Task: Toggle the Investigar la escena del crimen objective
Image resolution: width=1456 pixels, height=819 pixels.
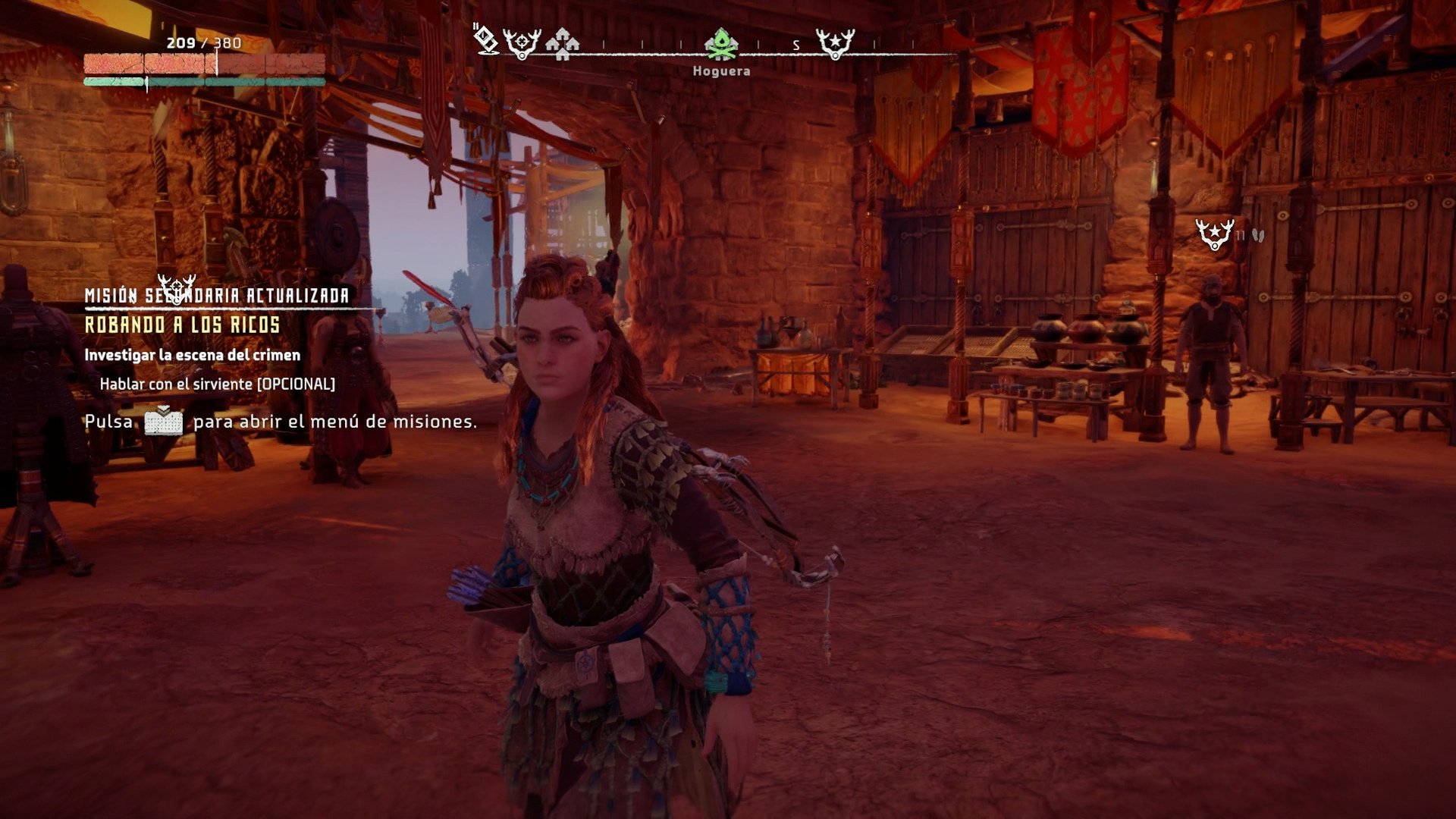Action: (x=193, y=353)
